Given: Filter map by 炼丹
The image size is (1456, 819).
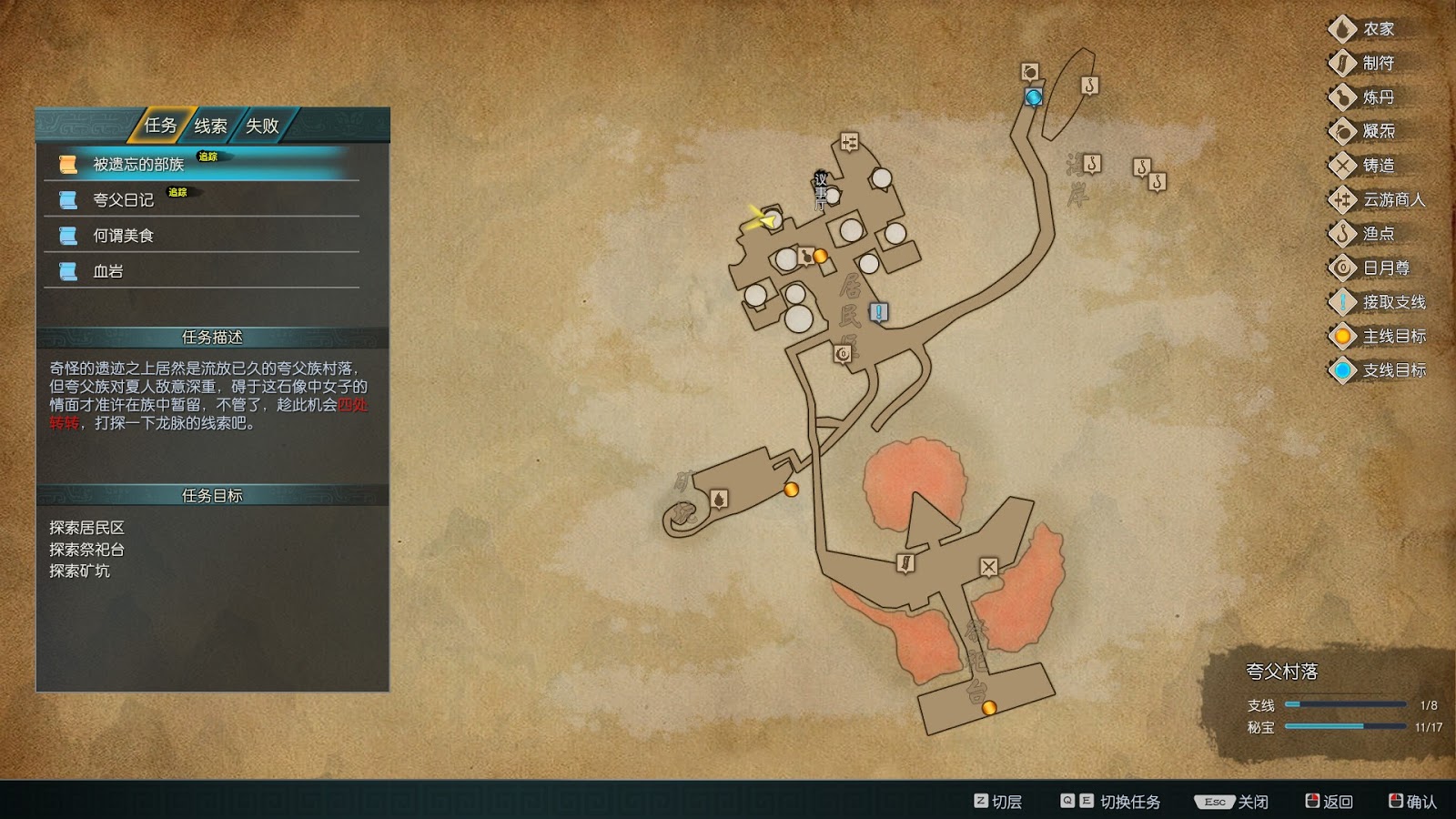Looking at the screenshot, I should click(1378, 97).
